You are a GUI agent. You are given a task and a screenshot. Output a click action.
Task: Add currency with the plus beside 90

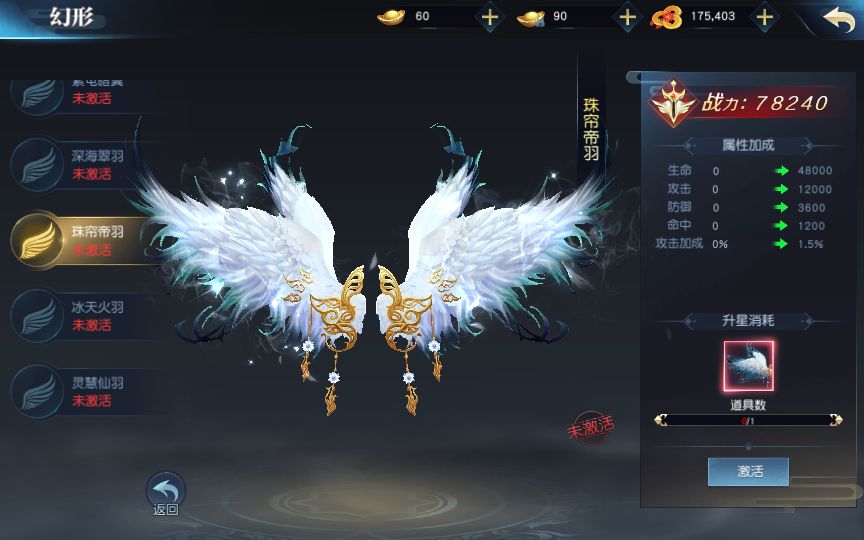[627, 17]
